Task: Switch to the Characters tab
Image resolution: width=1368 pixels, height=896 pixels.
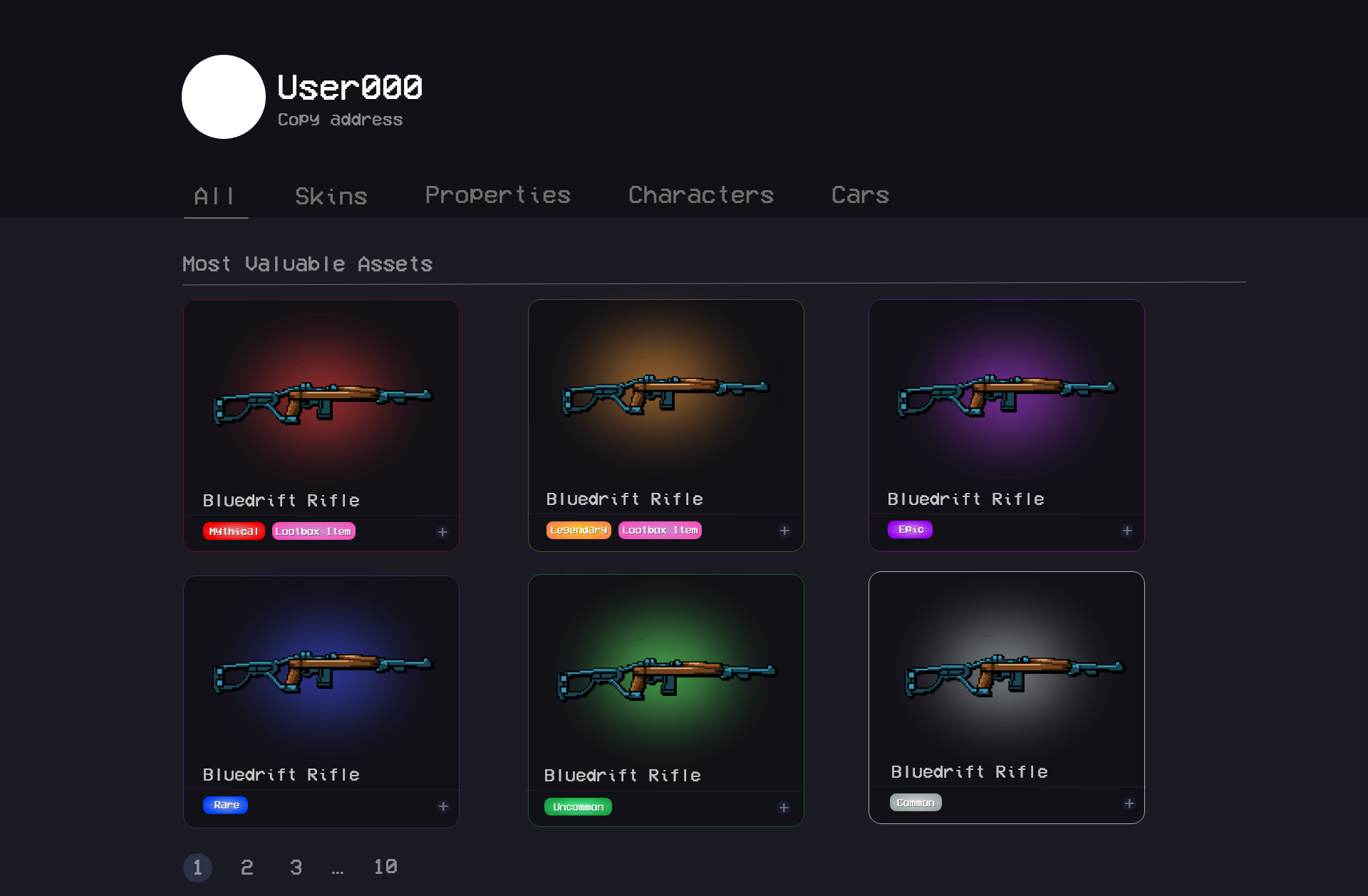Action: (x=700, y=195)
